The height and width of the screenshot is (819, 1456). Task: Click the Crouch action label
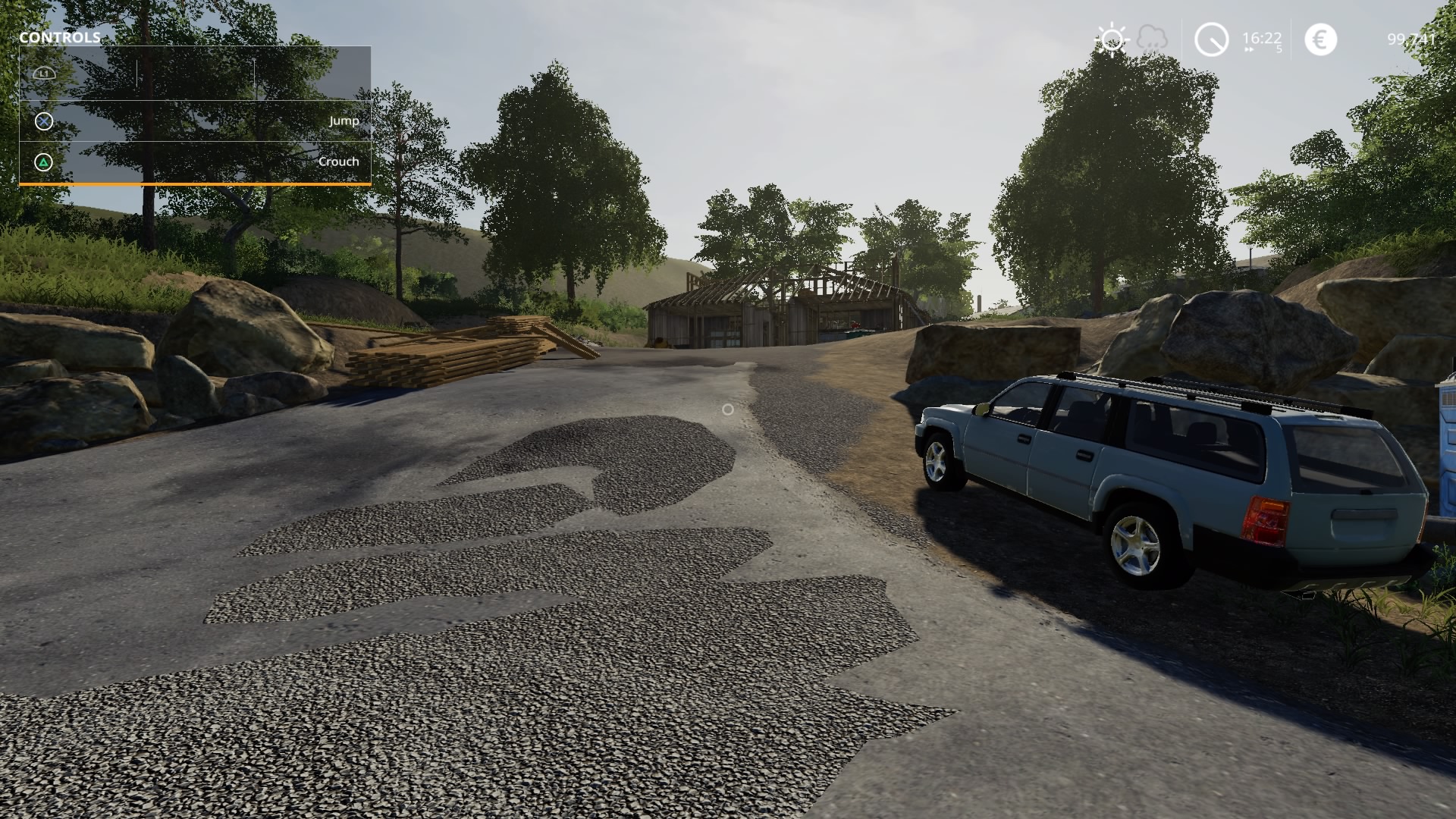tap(338, 161)
